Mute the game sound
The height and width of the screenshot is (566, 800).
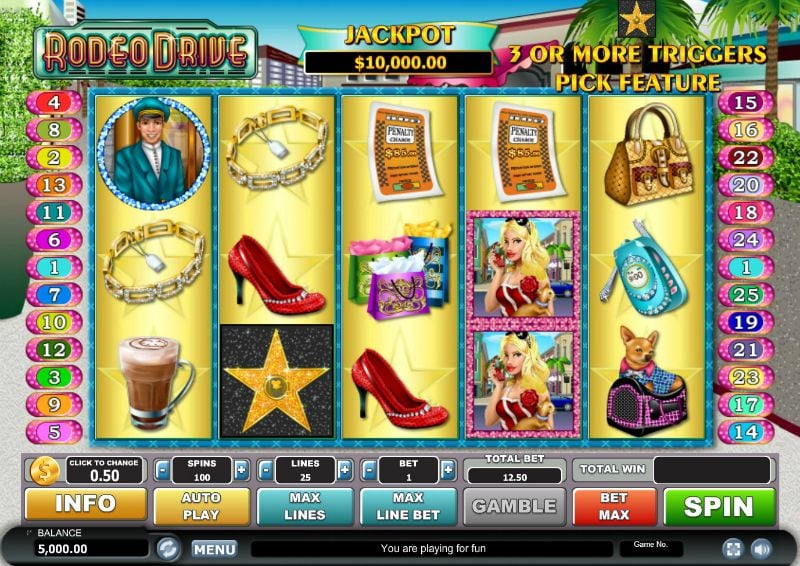tap(761, 548)
